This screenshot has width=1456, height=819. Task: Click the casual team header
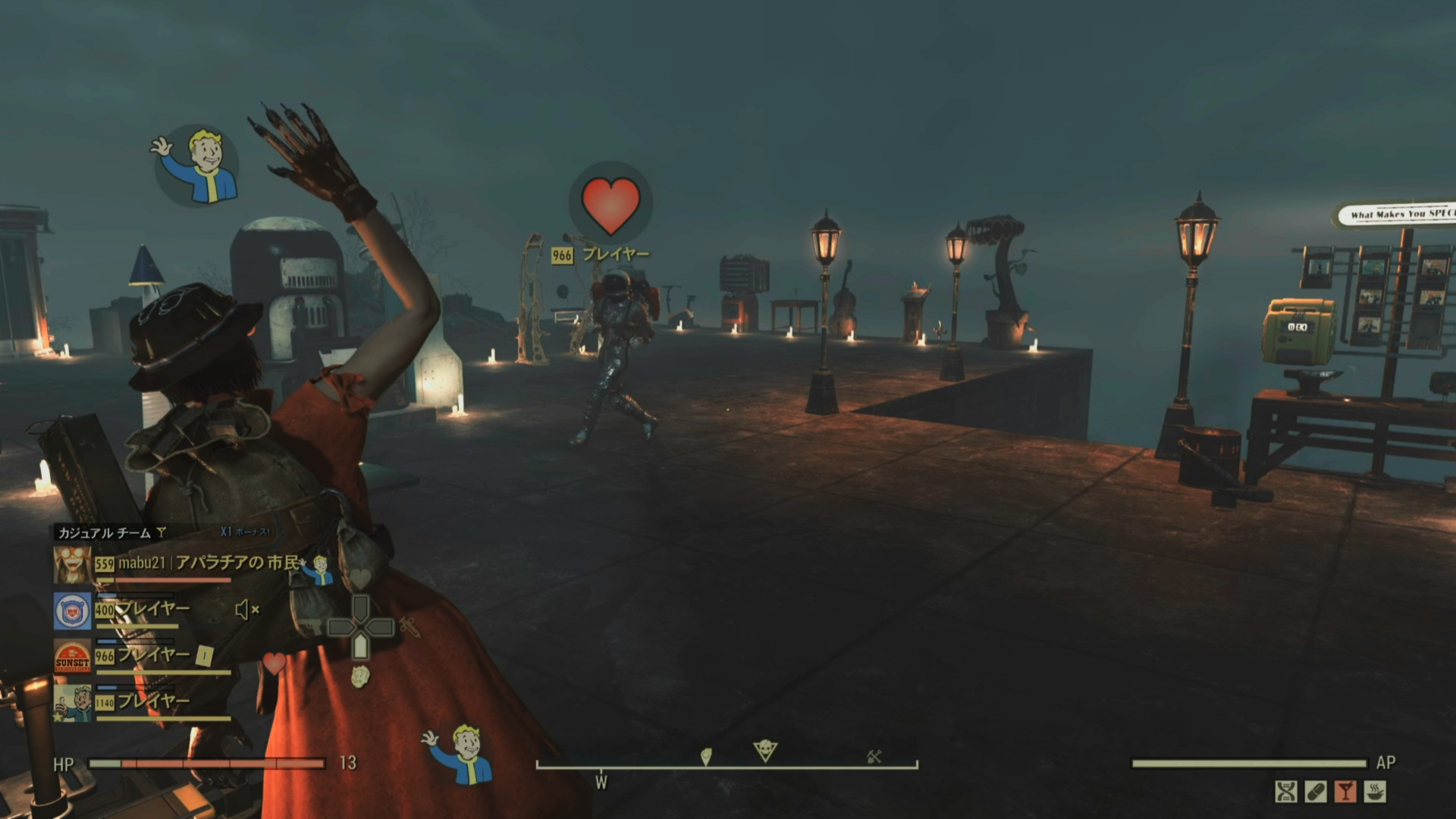pyautogui.click(x=106, y=533)
